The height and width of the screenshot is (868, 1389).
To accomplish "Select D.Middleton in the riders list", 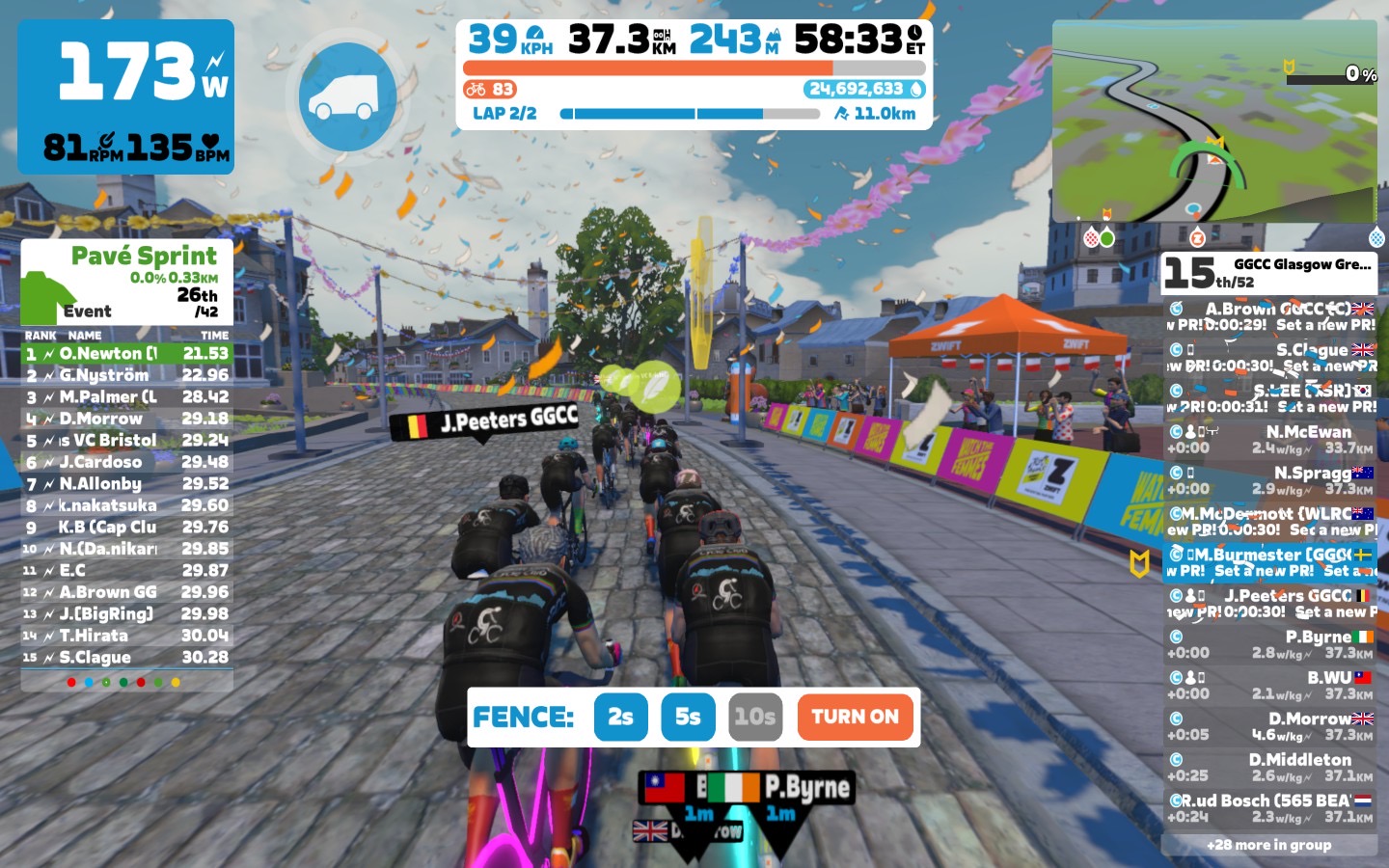I will point(1269,768).
